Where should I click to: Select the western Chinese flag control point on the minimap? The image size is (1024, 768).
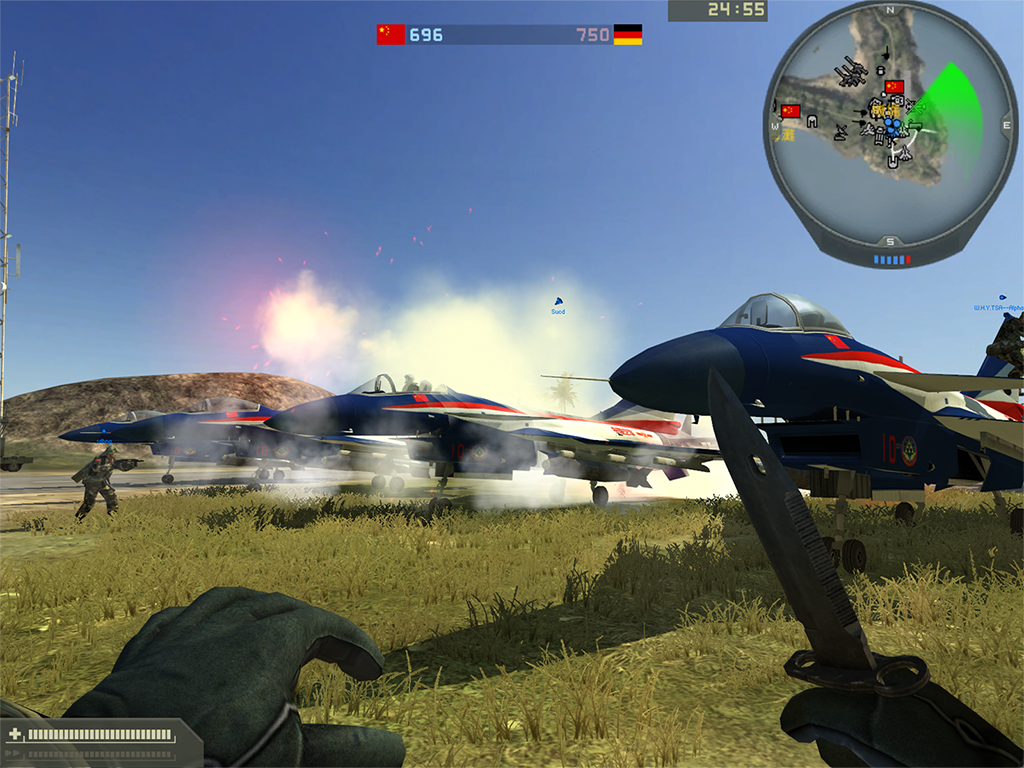pos(791,111)
